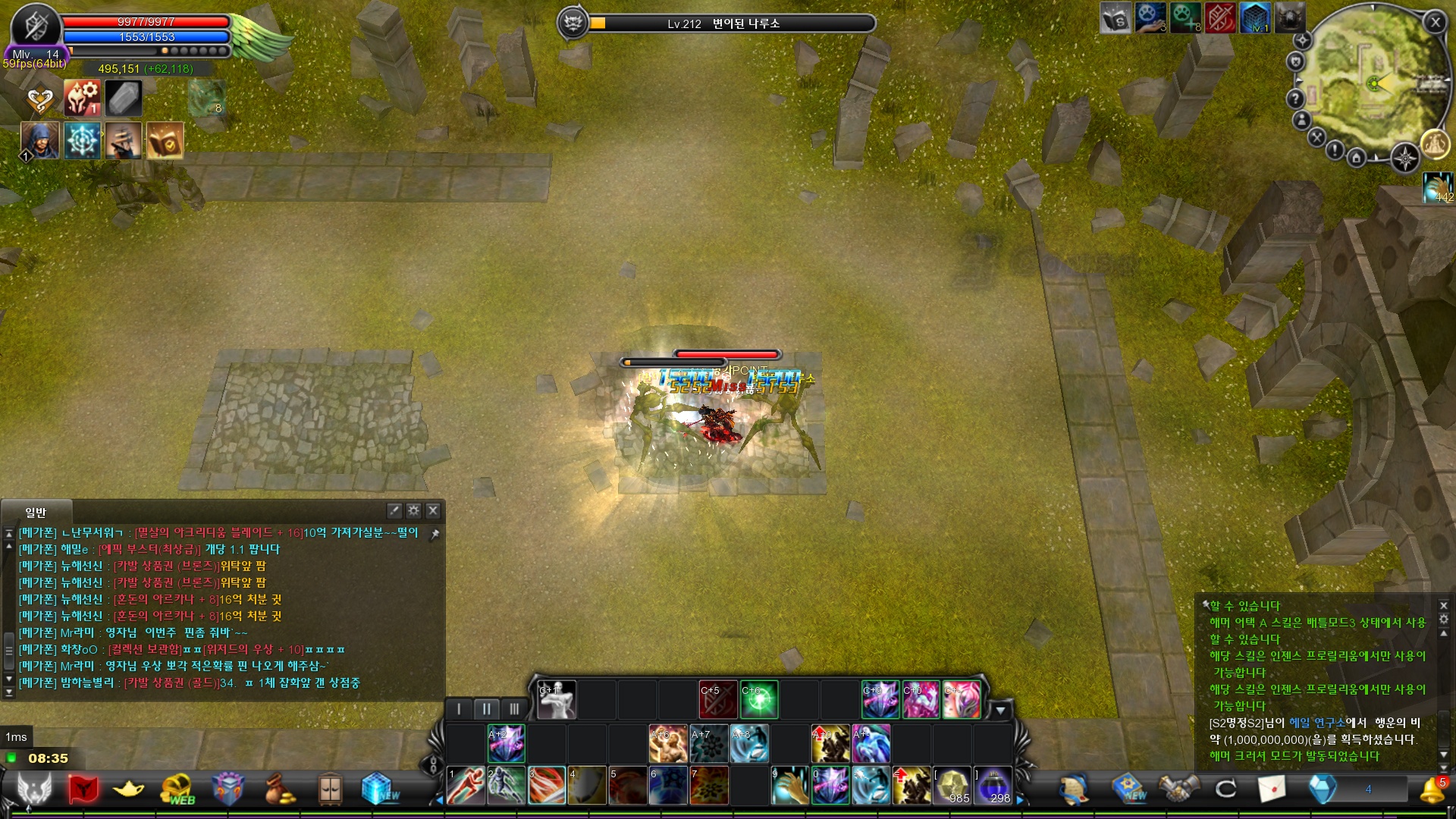1456x819 pixels.
Task: Open the quest scroll icon on the taskbar
Action: [1073, 789]
